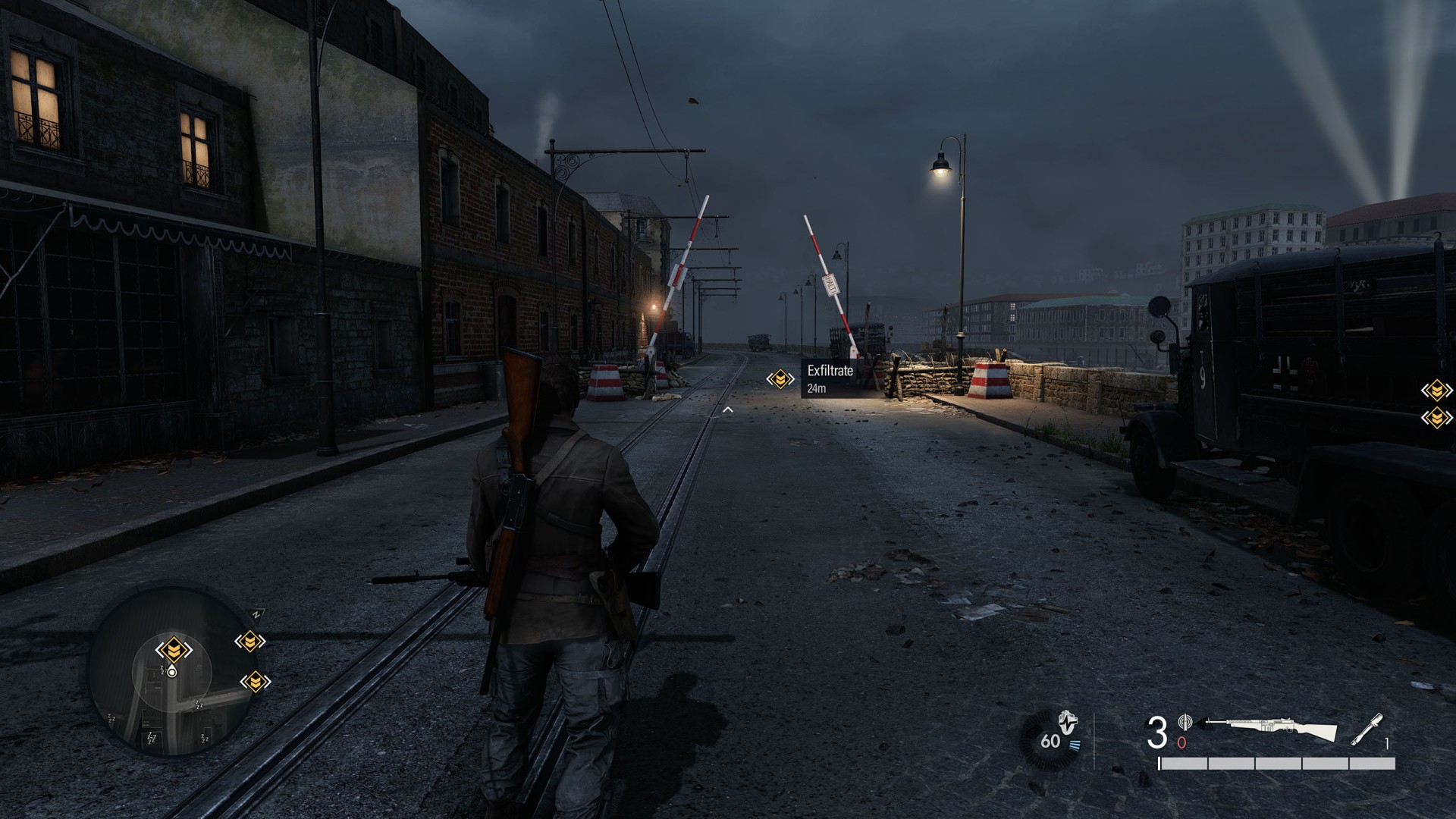Choose the rifle weapon icon

click(x=1269, y=730)
